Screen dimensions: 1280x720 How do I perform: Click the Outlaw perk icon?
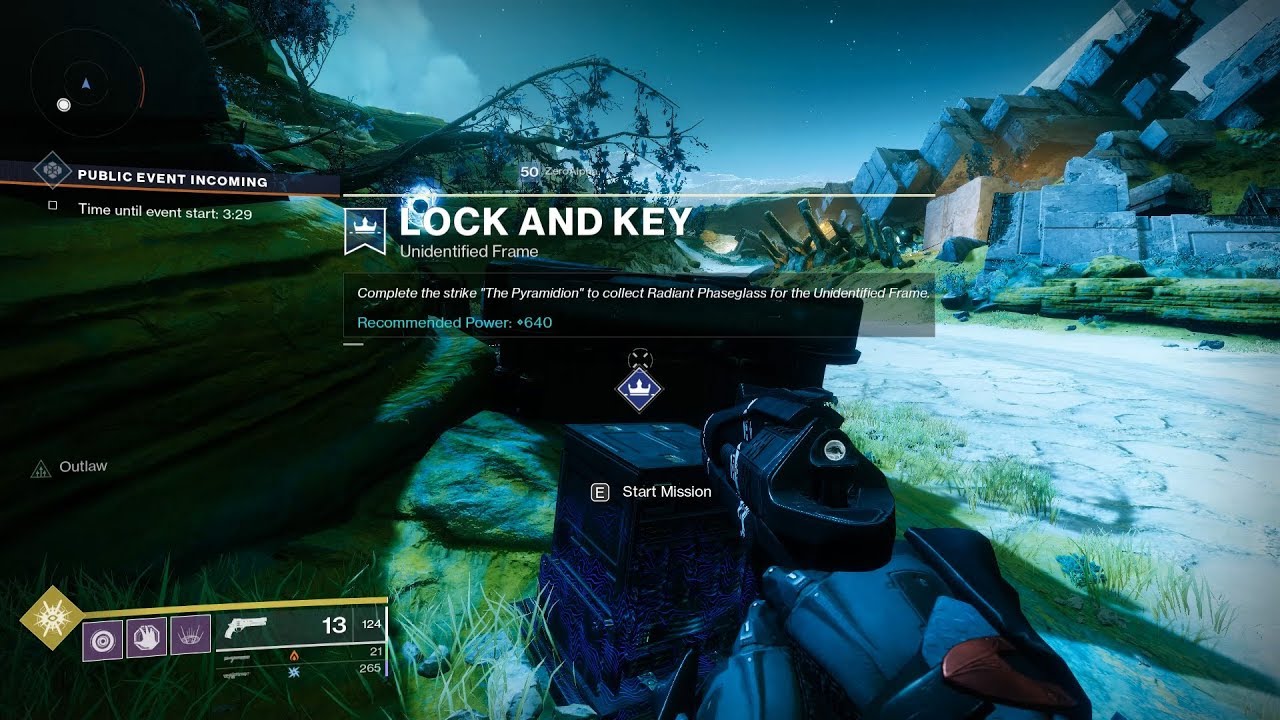[x=41, y=468]
